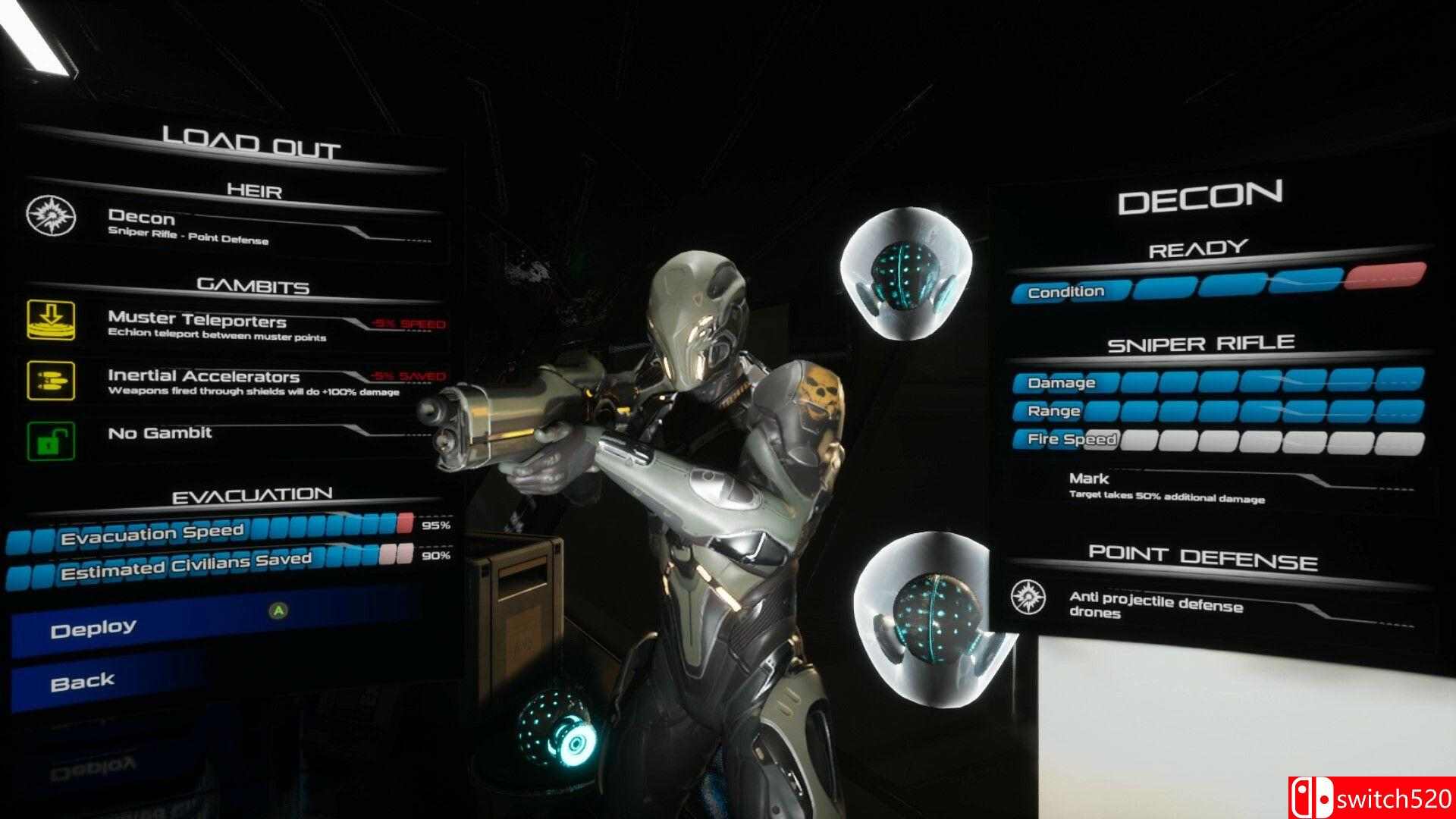The width and height of the screenshot is (1456, 819).
Task: Choose the Muster Teleporters gambit
Action: point(227,325)
